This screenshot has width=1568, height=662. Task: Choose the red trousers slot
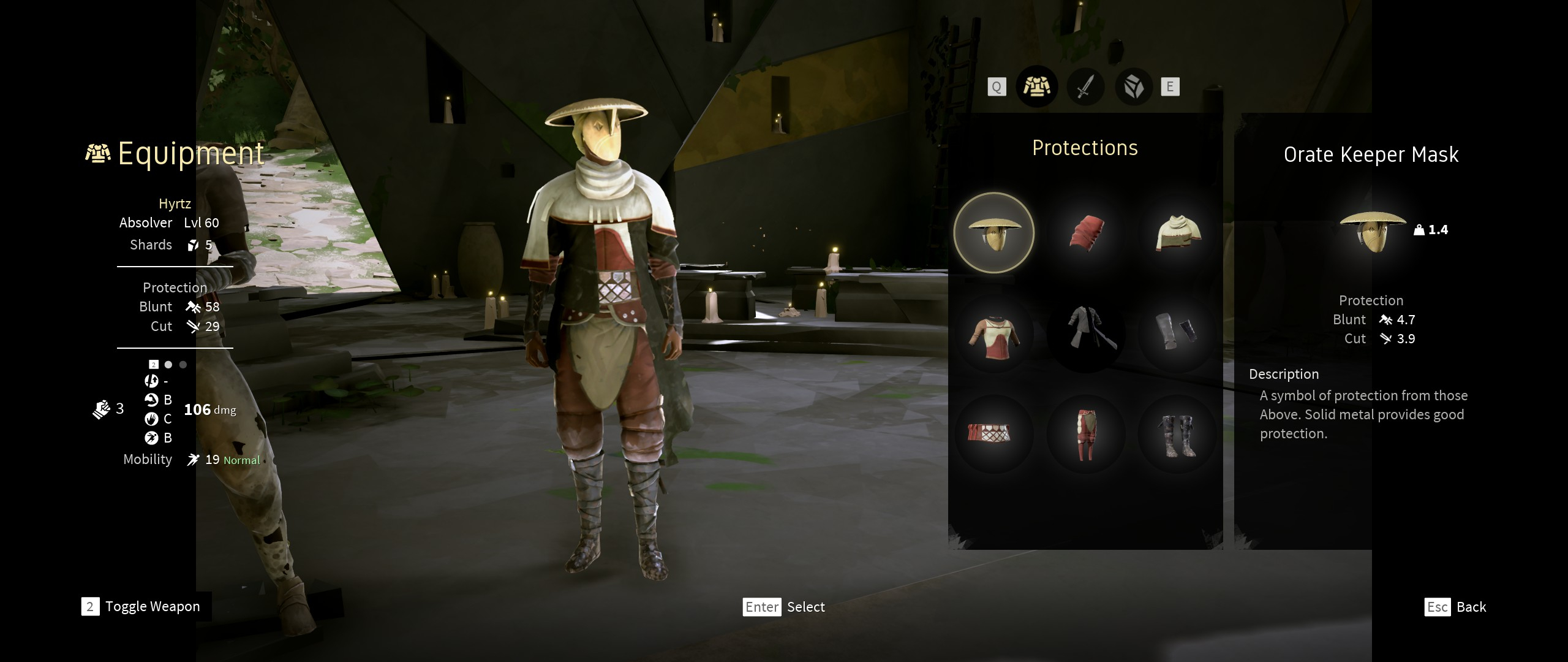coord(1086,434)
